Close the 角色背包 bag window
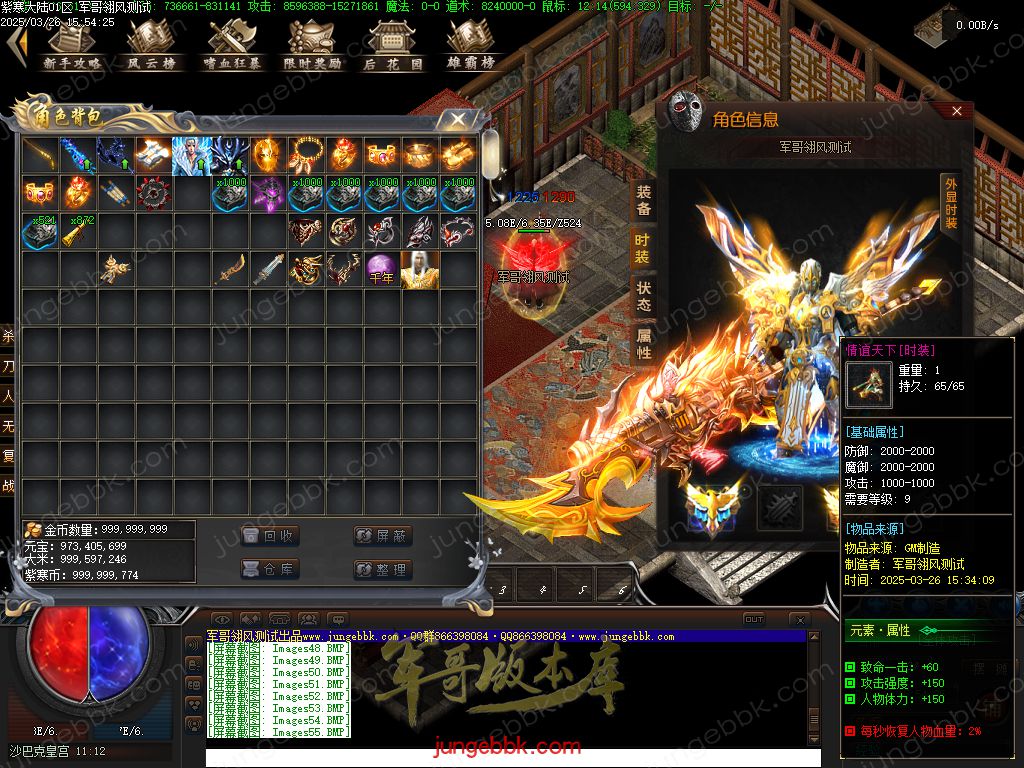Screen dimensions: 1024x768 click(x=457, y=120)
